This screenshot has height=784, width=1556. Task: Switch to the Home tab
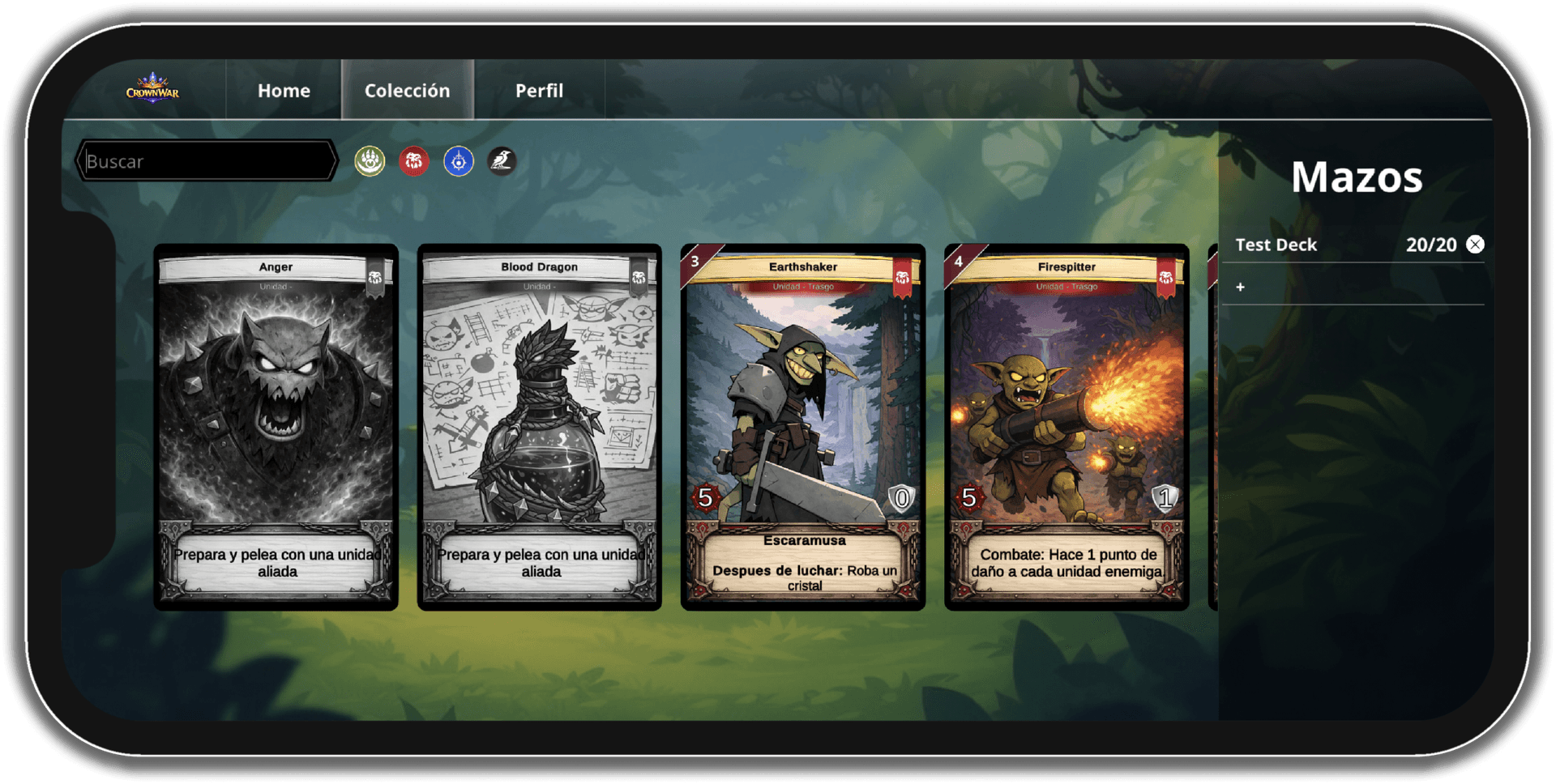(283, 91)
